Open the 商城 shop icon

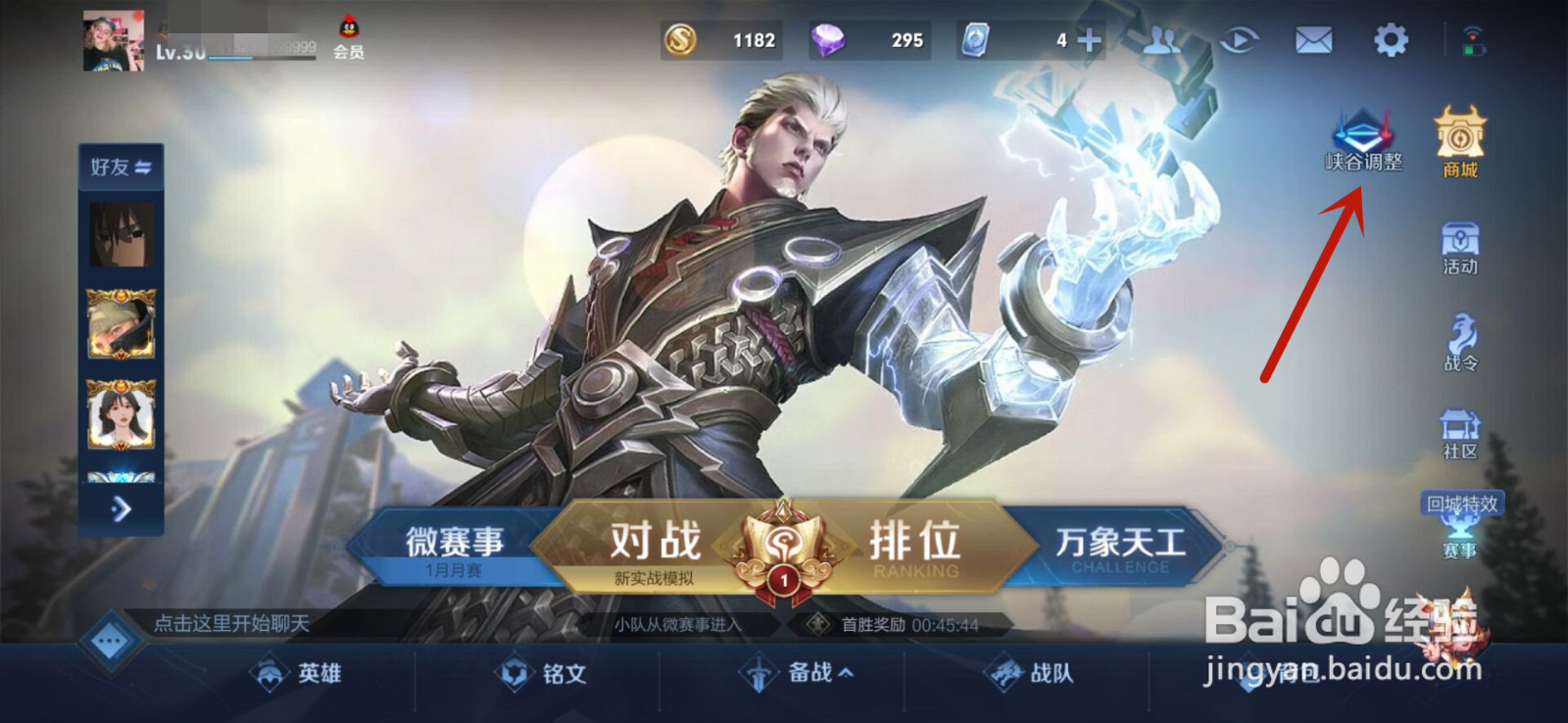pyautogui.click(x=1459, y=142)
